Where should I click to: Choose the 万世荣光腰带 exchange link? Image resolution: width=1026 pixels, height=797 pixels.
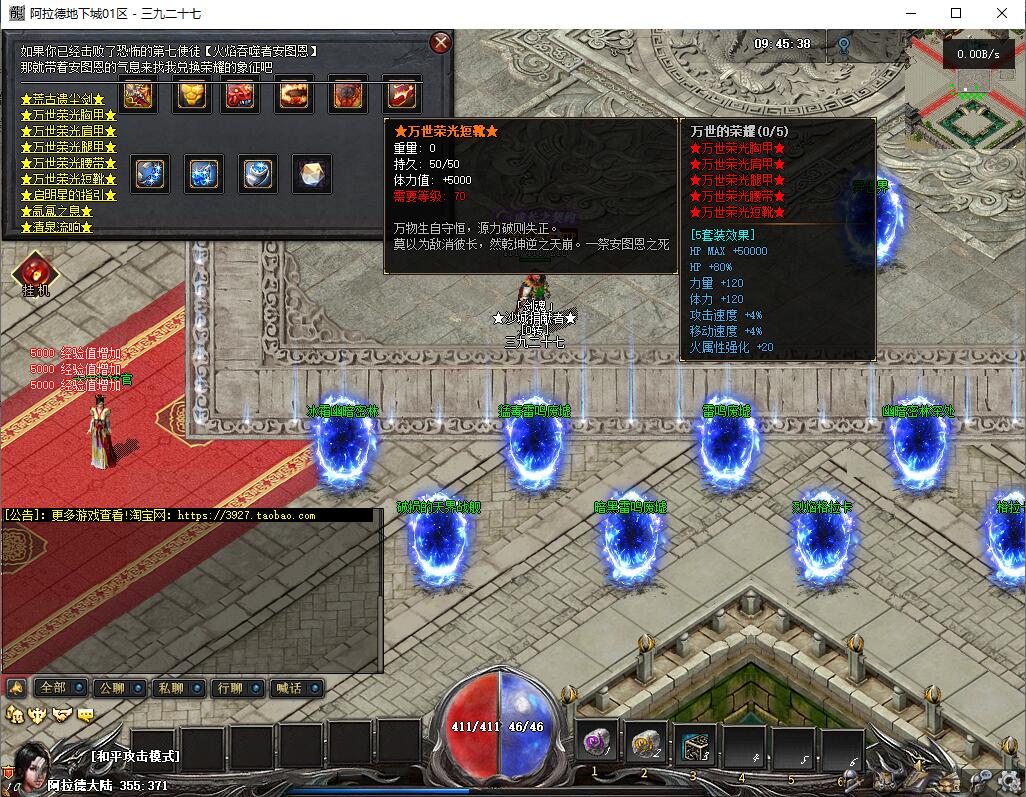point(68,163)
